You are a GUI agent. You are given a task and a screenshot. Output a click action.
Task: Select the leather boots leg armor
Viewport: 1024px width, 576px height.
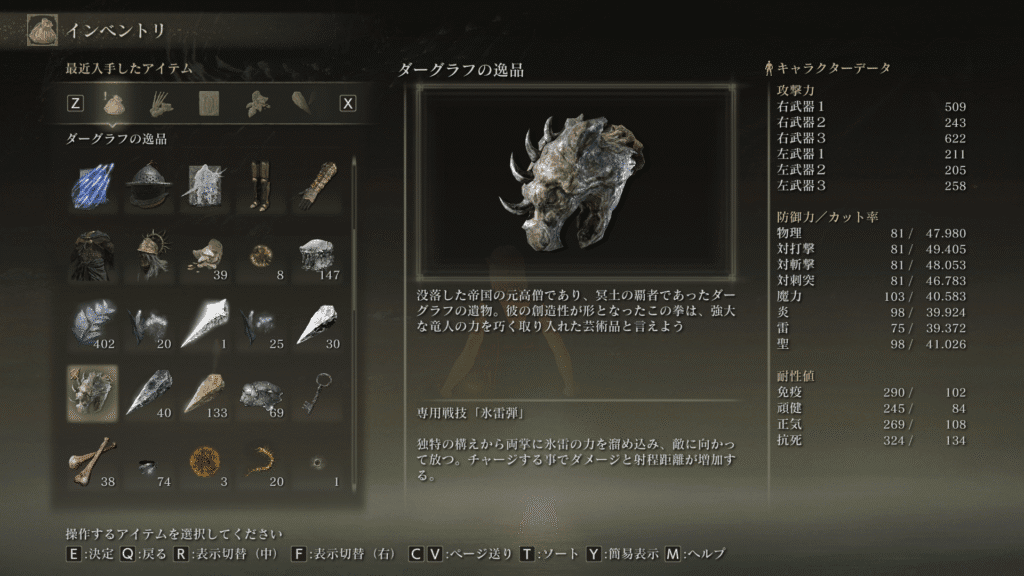tap(262, 186)
